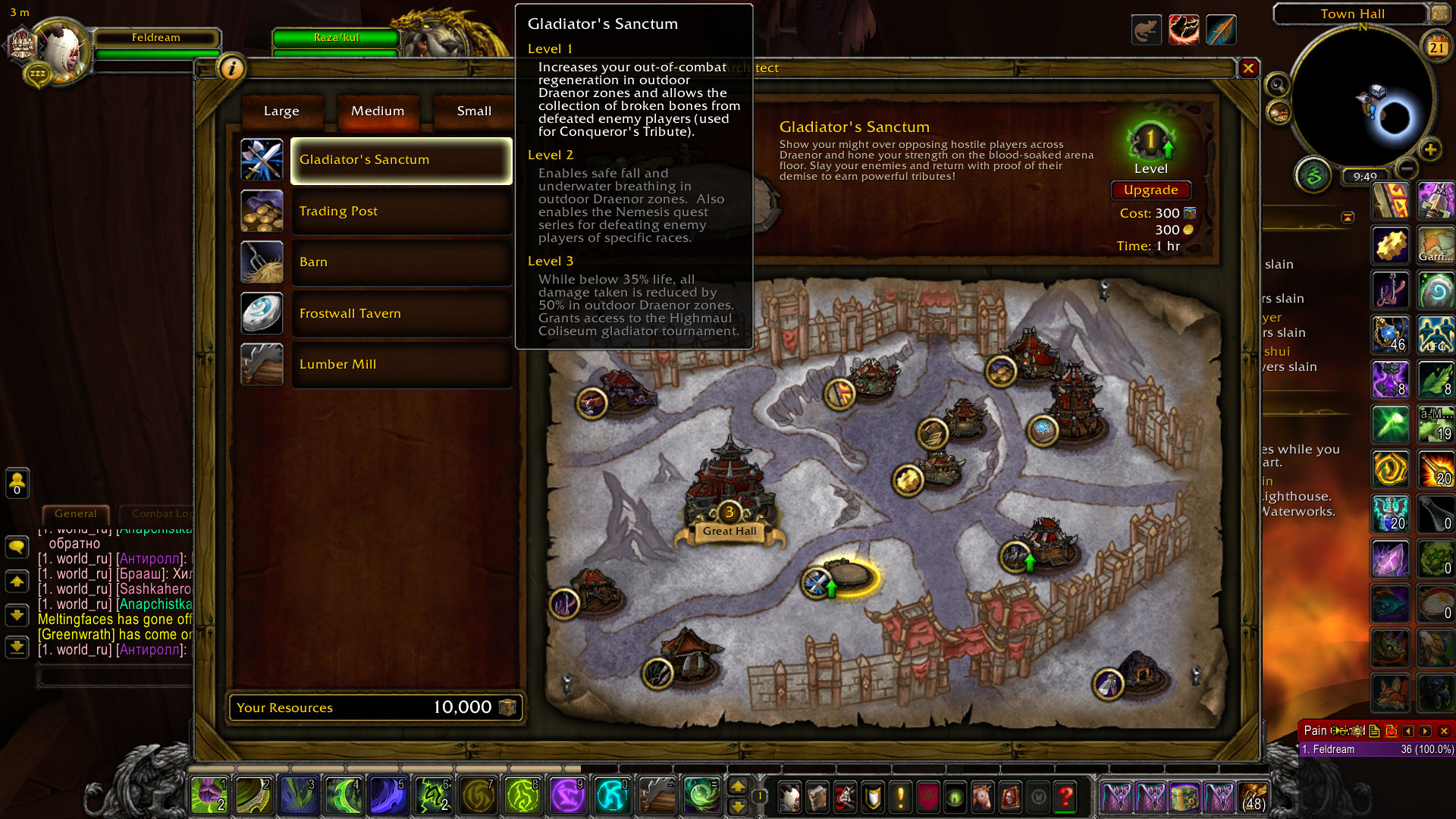Image resolution: width=1456 pixels, height=819 pixels.
Task: Choose the Frostwall Tavern entry
Action: point(401,314)
